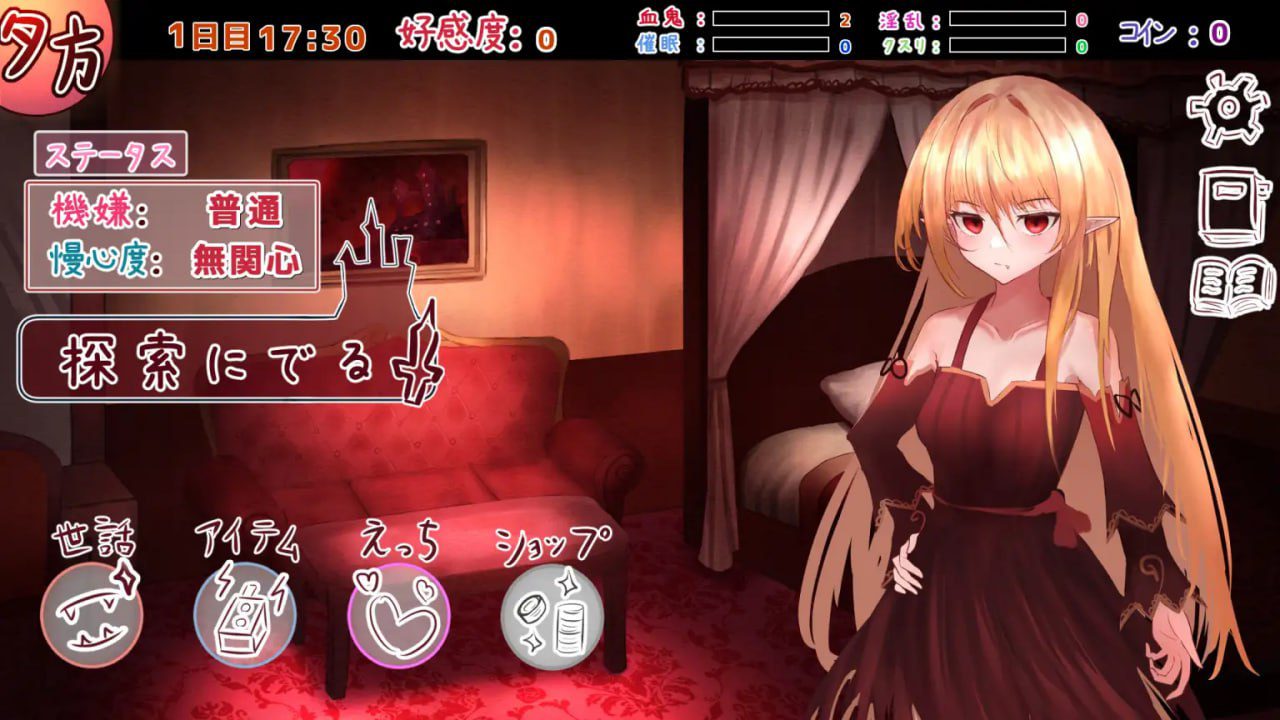
Task: Click the castle silhouette beside 探索にでる
Action: (375, 260)
